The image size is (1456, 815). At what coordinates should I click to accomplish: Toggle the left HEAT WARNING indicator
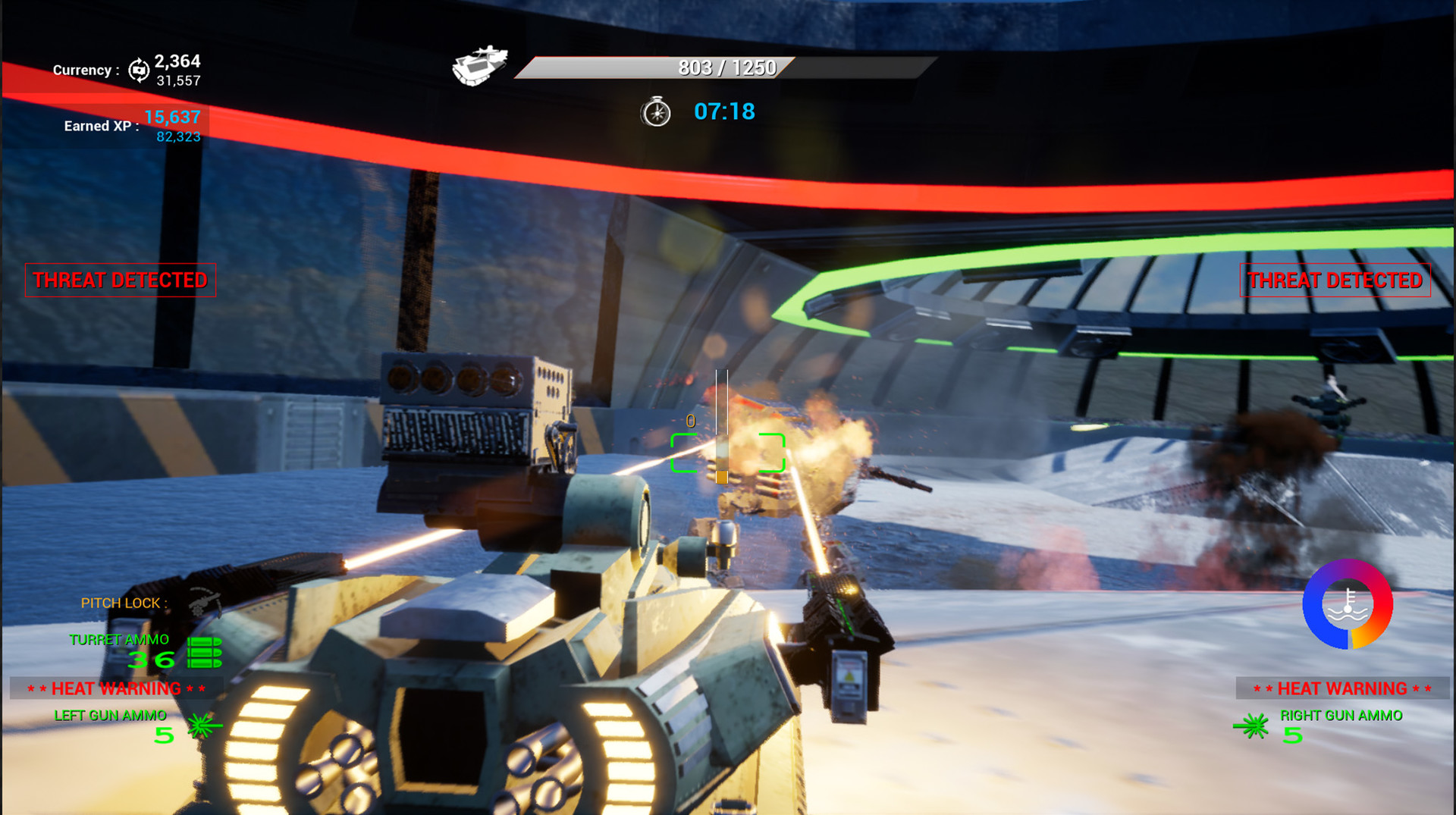pos(116,688)
